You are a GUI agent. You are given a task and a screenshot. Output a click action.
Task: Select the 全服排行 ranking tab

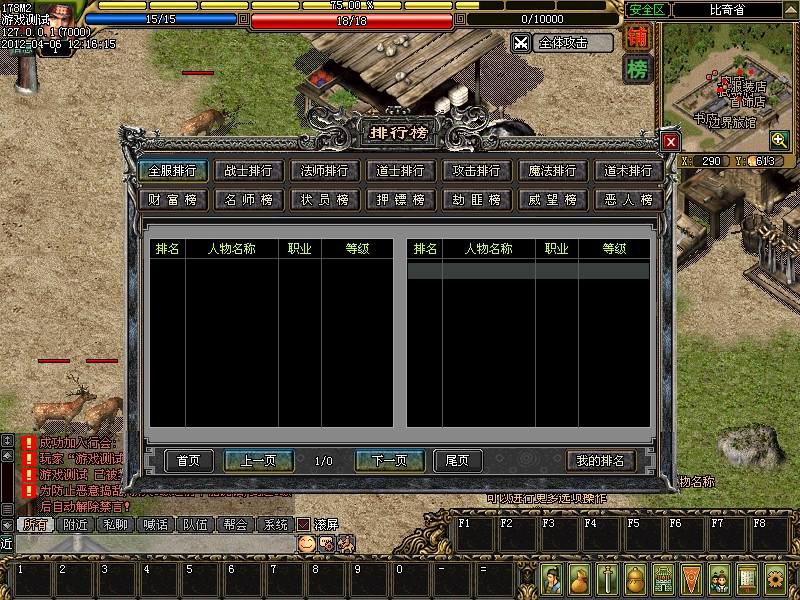[171, 171]
